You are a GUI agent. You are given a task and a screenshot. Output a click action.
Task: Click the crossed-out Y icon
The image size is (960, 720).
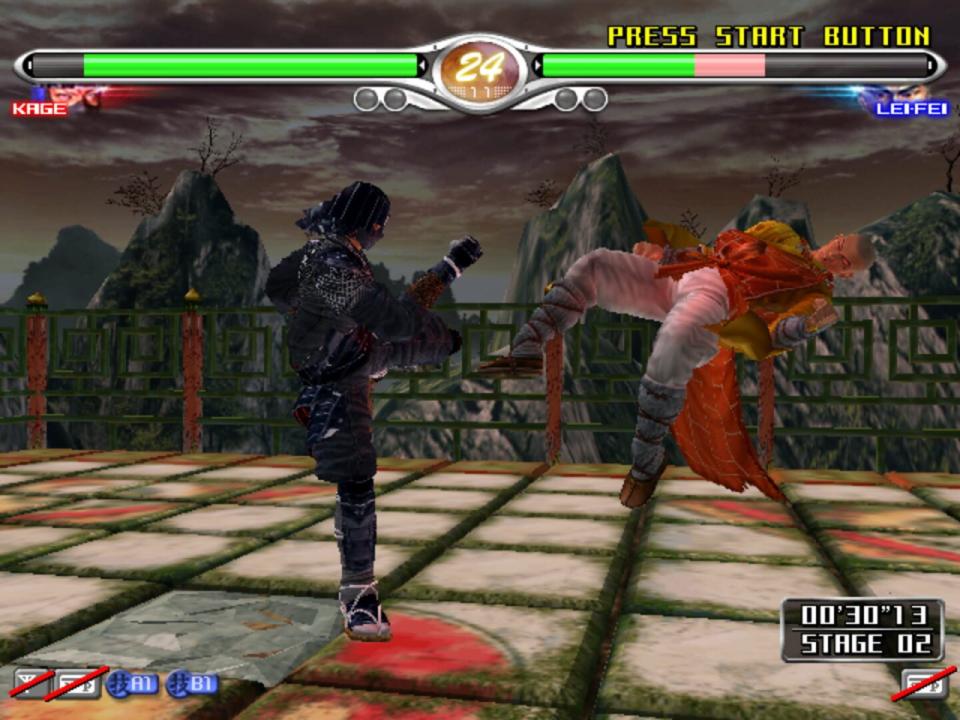pyautogui.click(x=30, y=684)
